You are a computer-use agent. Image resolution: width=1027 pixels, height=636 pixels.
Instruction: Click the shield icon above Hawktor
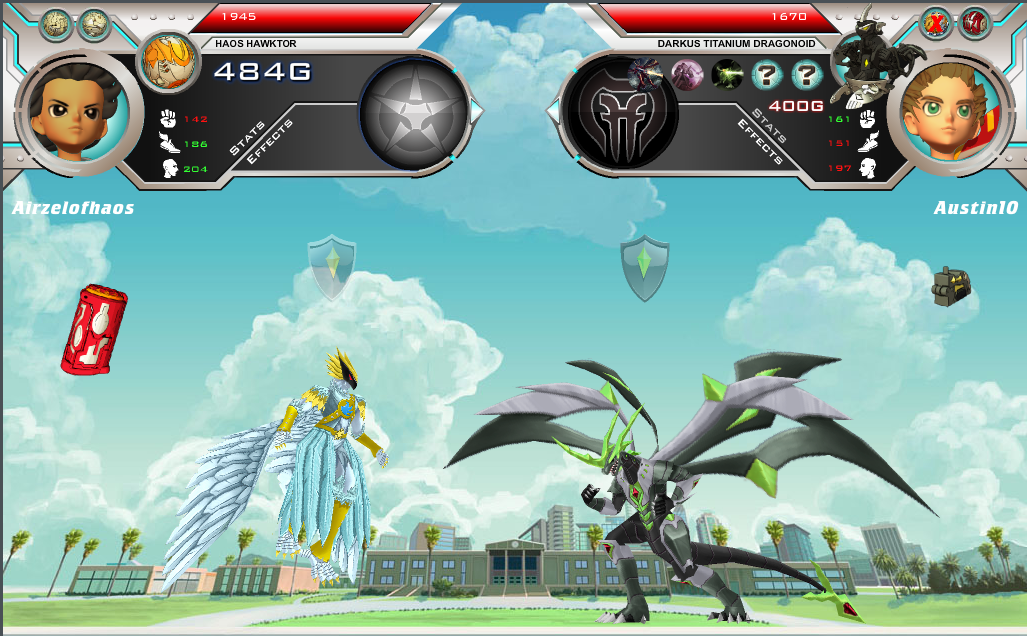tap(332, 266)
